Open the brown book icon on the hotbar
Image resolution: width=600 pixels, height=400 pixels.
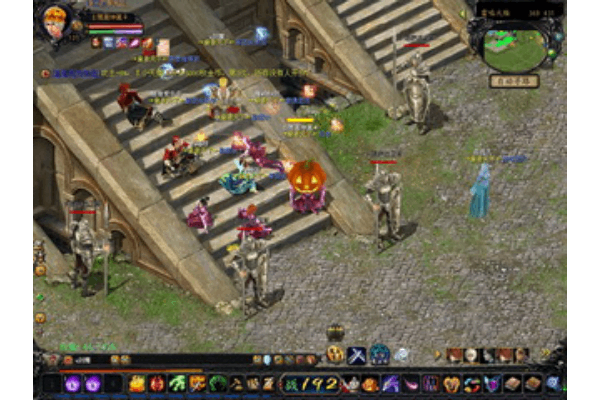512,383
